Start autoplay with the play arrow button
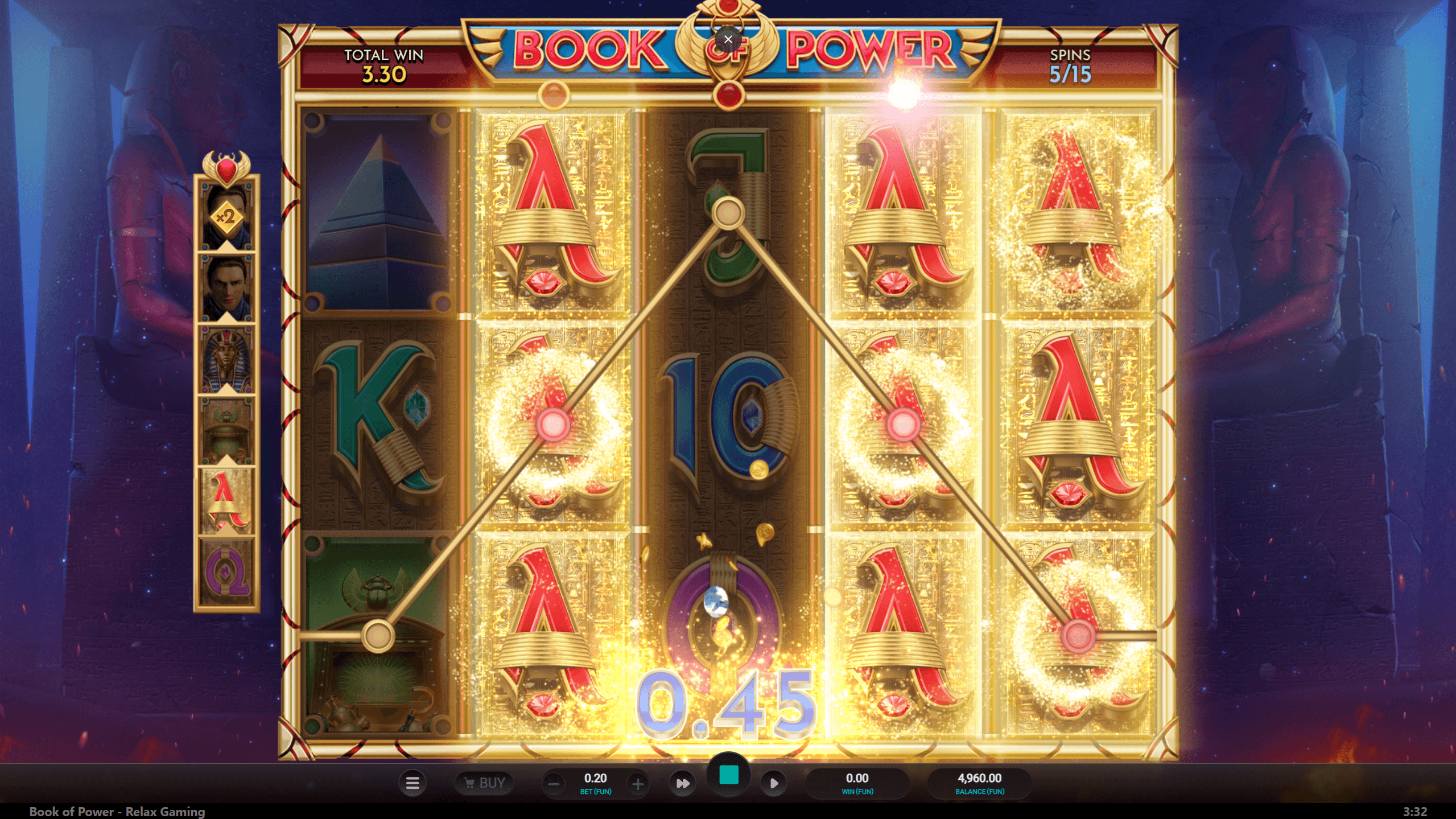Image resolution: width=1456 pixels, height=819 pixels. click(774, 783)
